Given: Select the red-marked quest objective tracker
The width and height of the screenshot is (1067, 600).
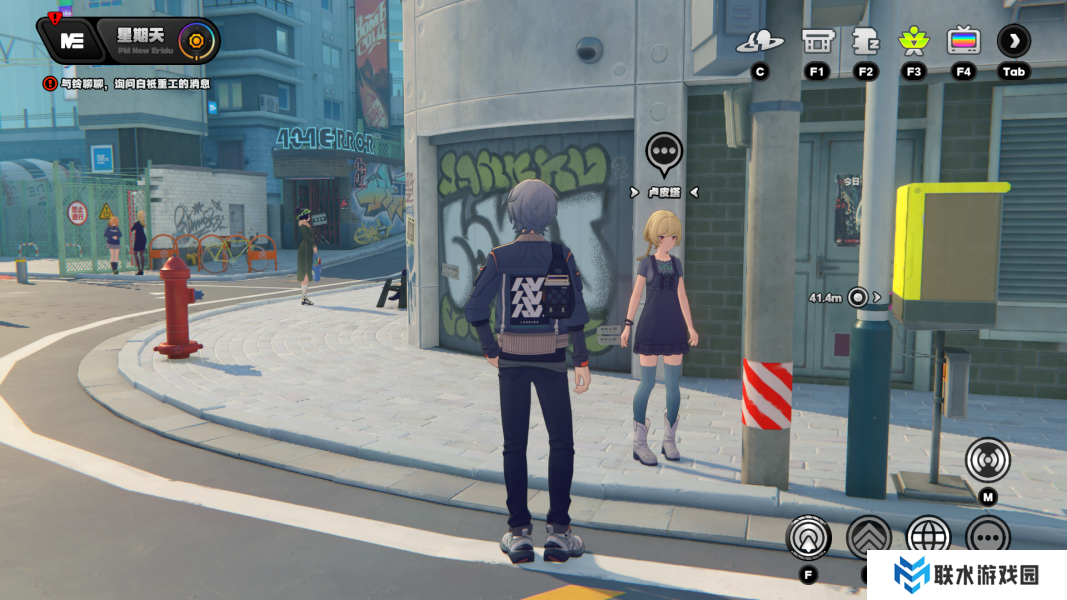Looking at the screenshot, I should click(x=127, y=83).
